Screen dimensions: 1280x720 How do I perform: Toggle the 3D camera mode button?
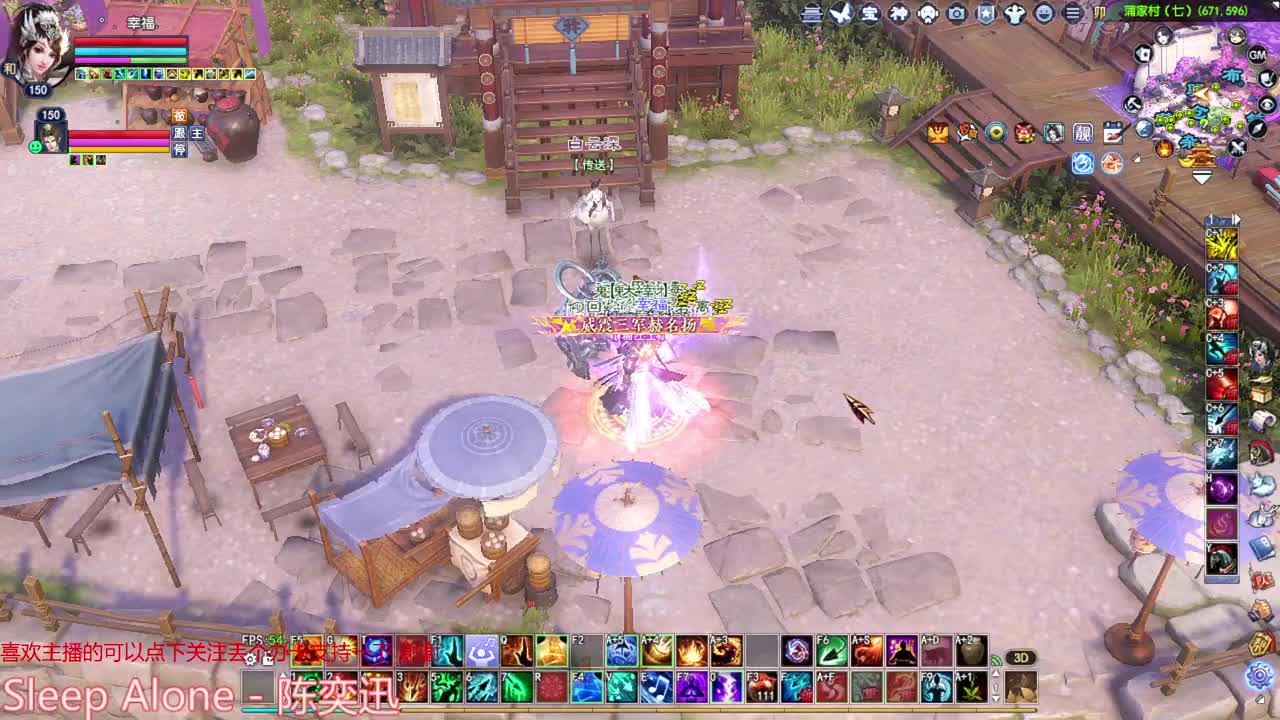(x=1021, y=657)
